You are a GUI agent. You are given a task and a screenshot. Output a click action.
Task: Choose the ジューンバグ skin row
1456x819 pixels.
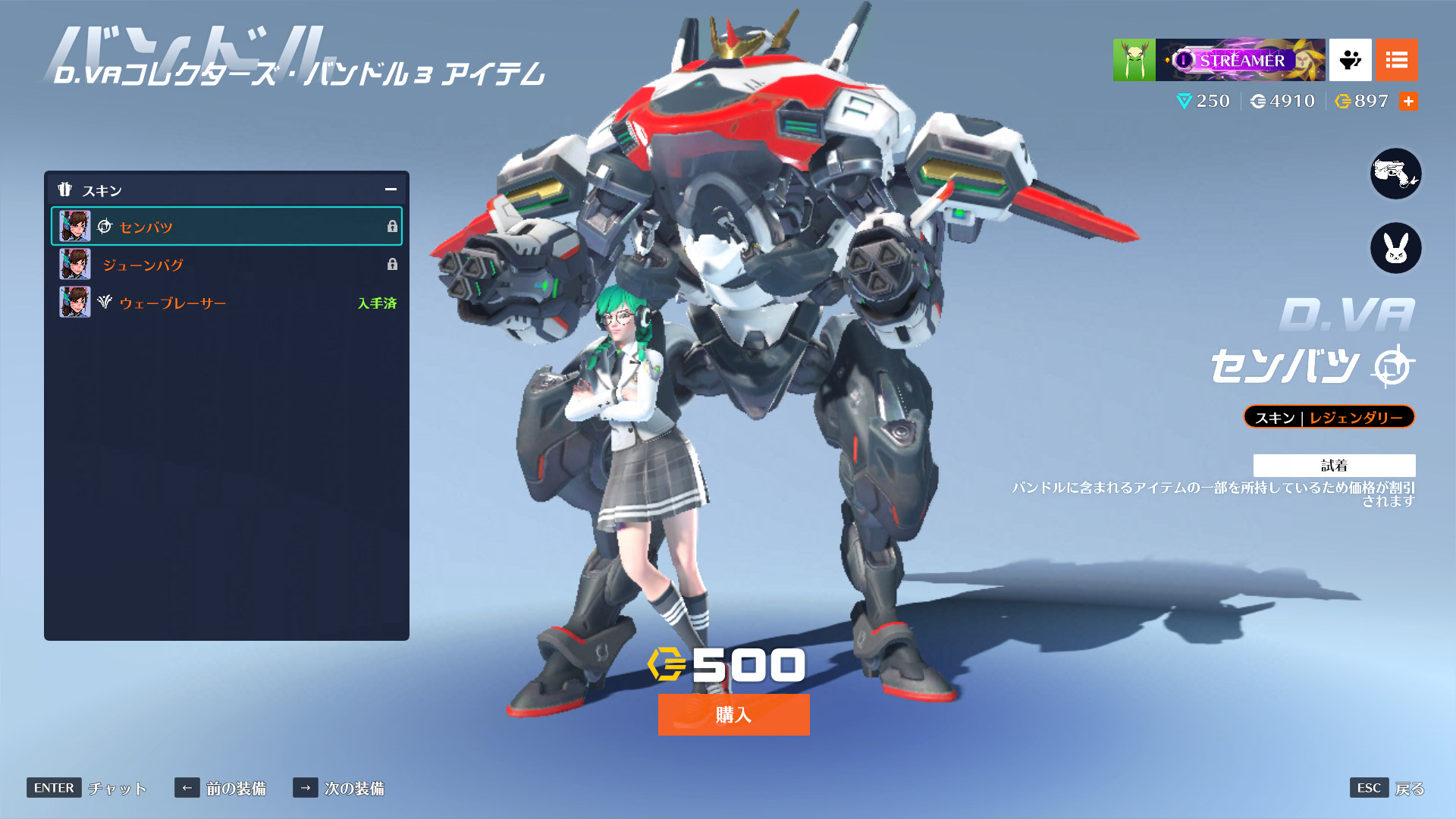point(226,265)
